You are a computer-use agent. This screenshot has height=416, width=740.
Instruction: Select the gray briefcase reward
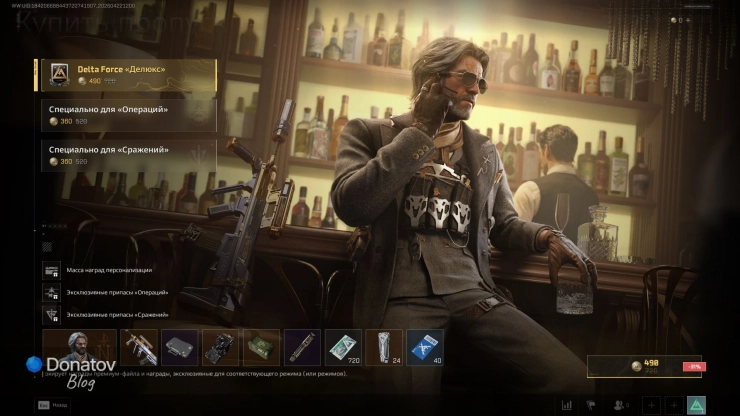(x=180, y=347)
